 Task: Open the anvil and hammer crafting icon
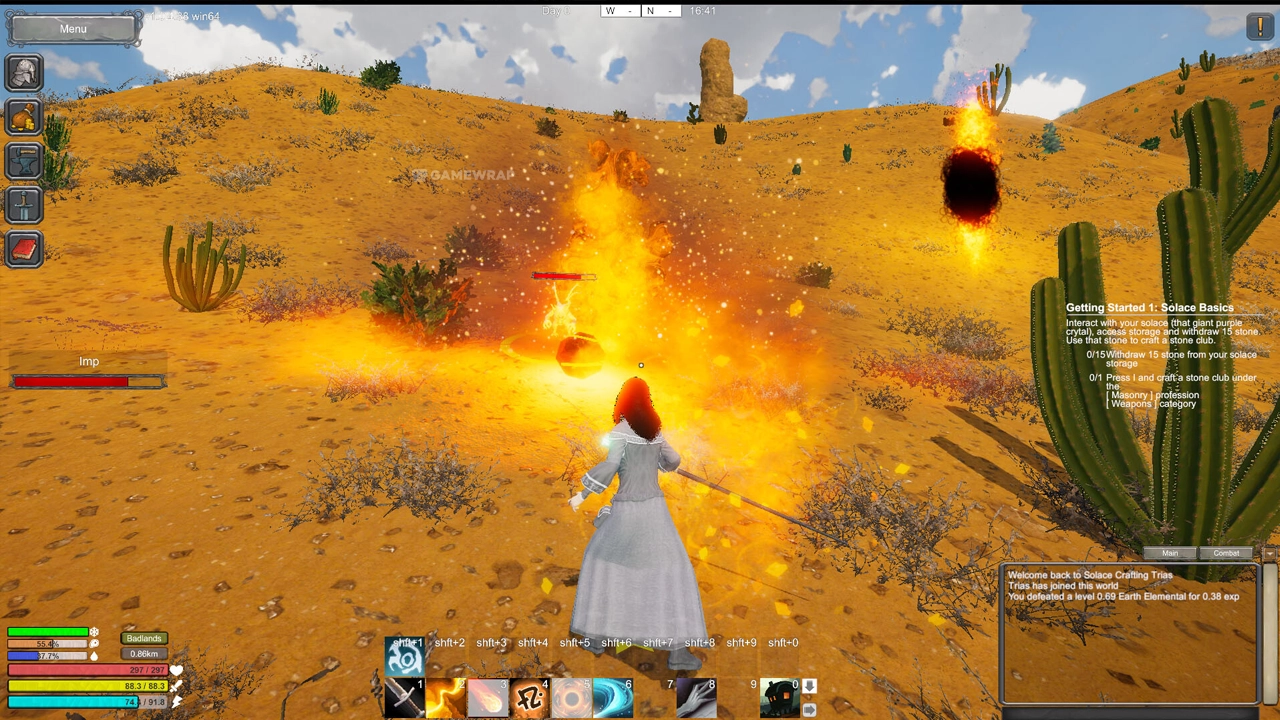[x=24, y=161]
